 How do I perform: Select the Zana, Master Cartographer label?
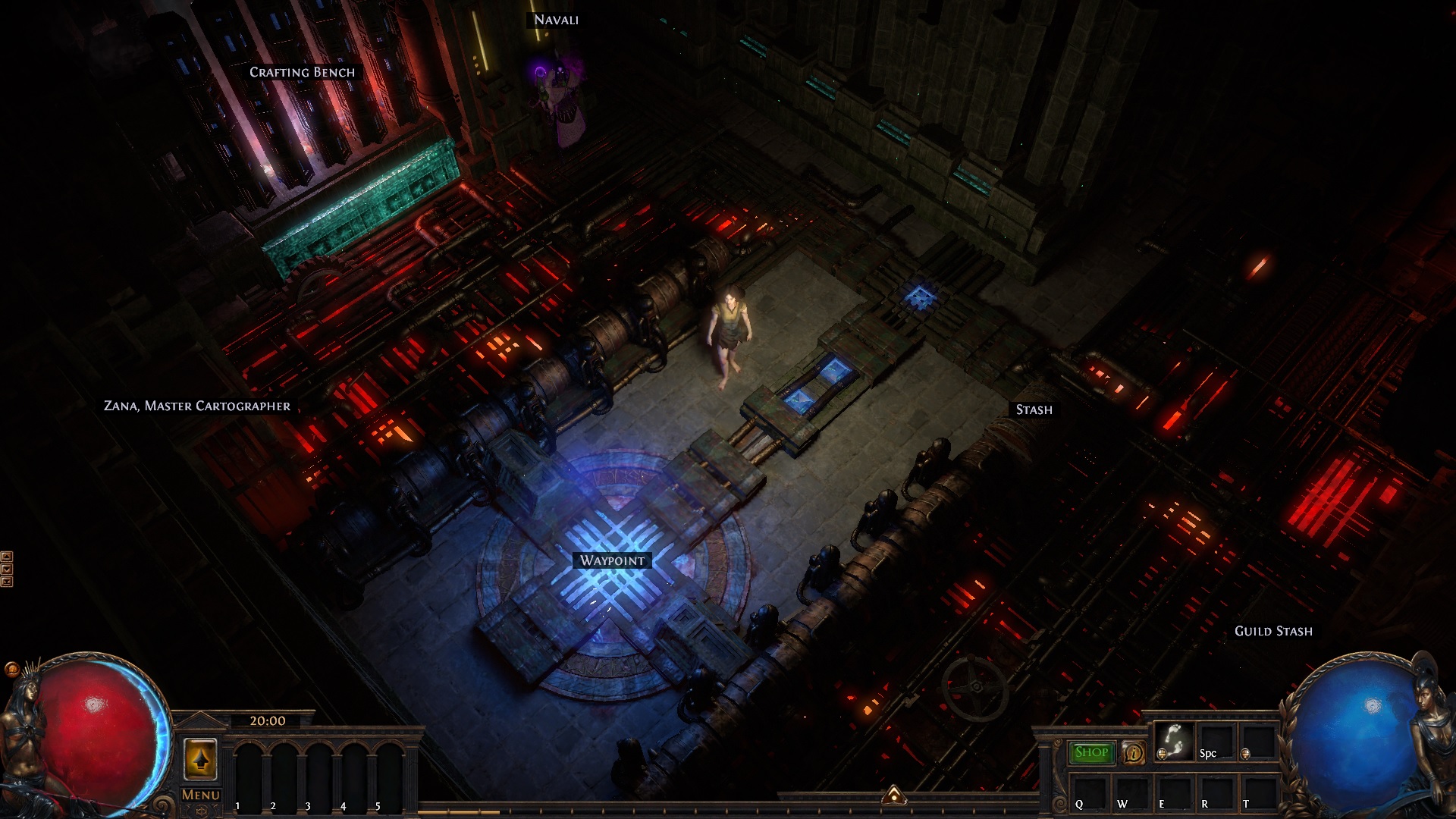click(197, 406)
